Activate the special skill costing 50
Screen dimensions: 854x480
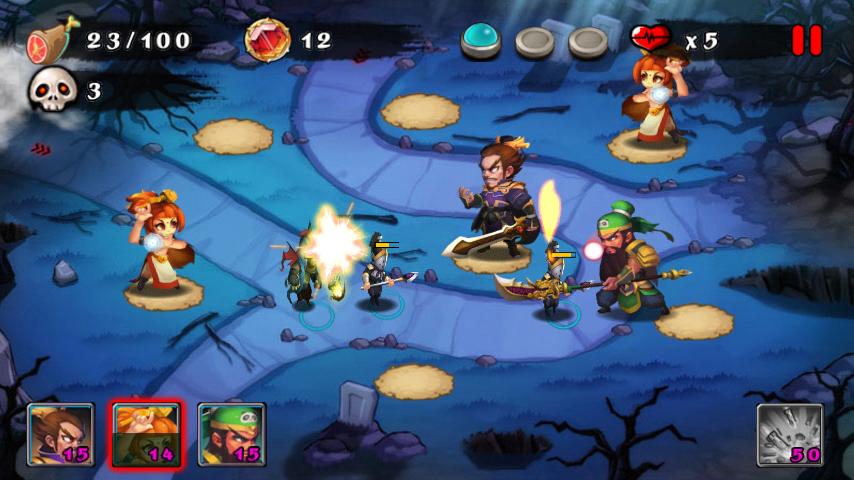(789, 434)
